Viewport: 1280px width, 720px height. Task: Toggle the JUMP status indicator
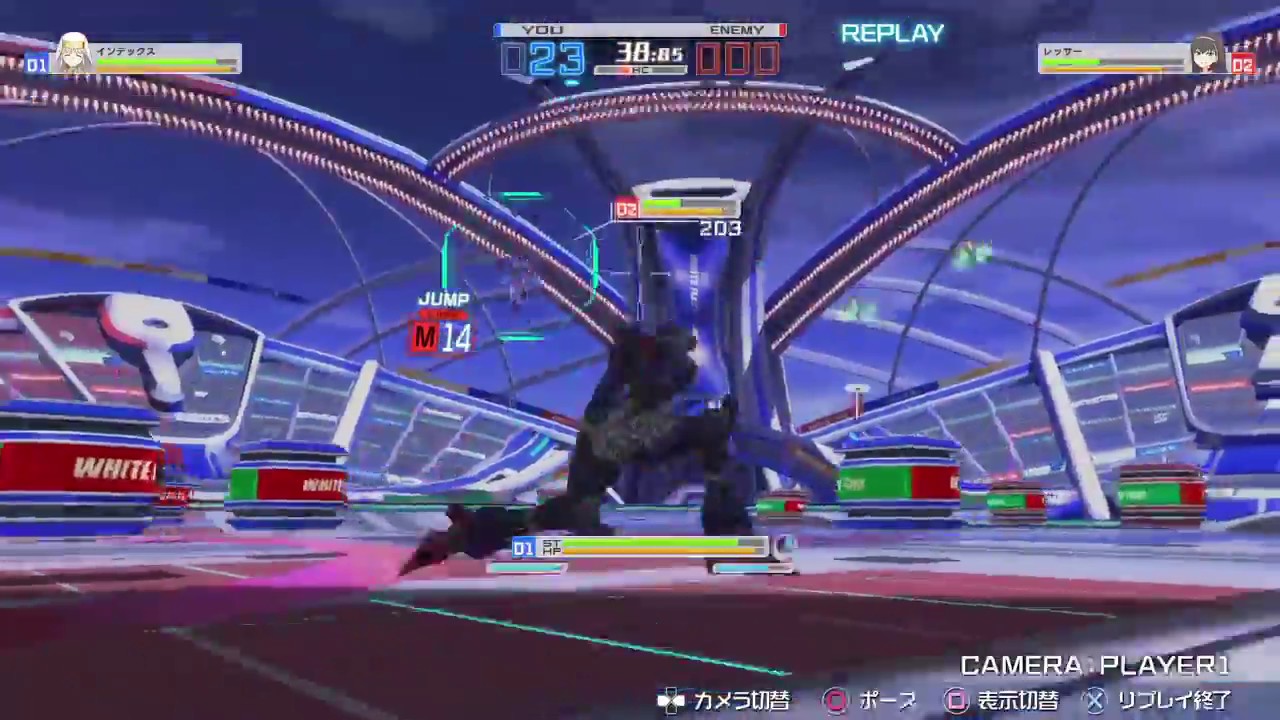pyautogui.click(x=444, y=299)
